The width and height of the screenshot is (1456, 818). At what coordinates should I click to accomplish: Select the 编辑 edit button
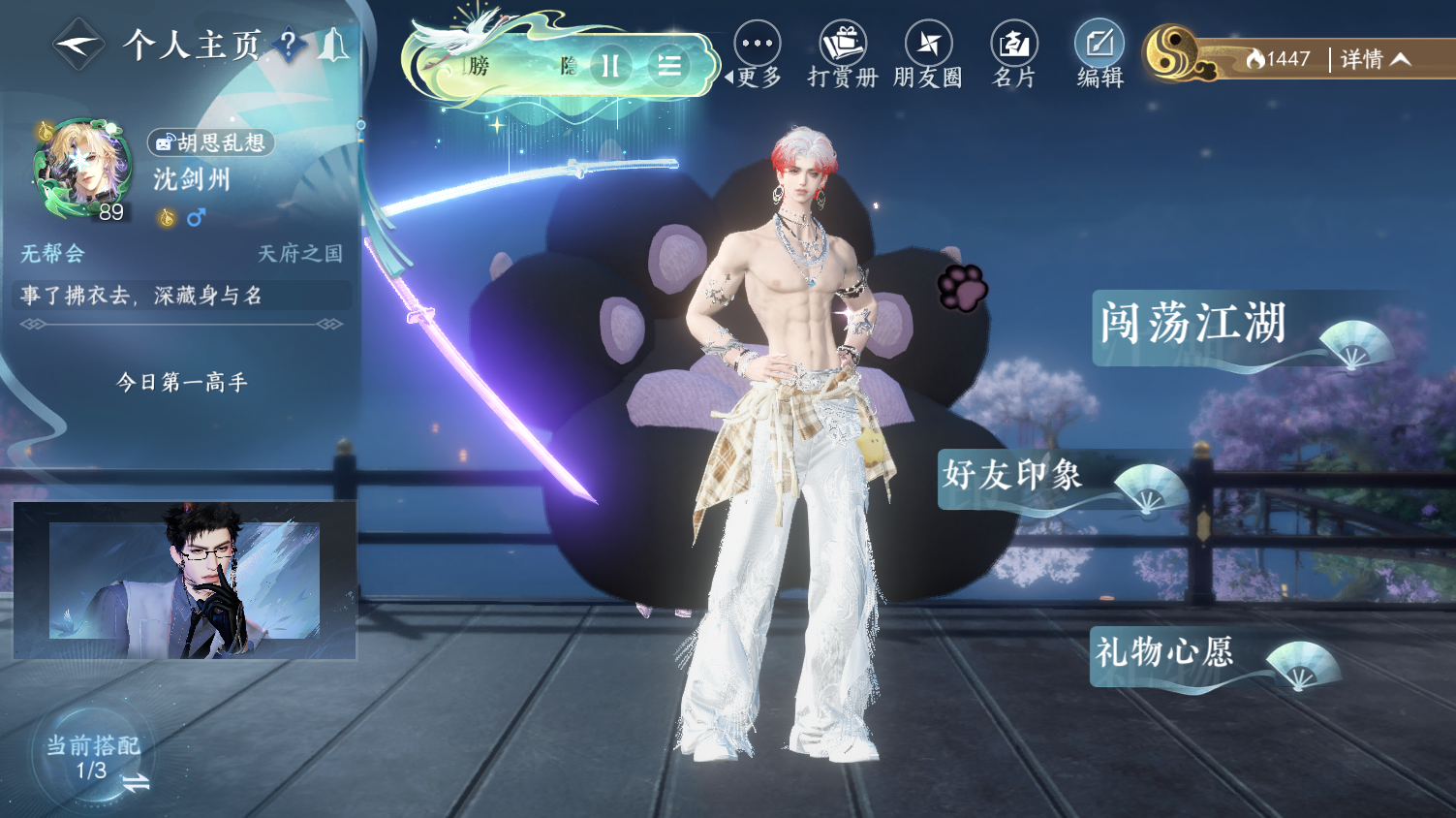click(x=1100, y=55)
